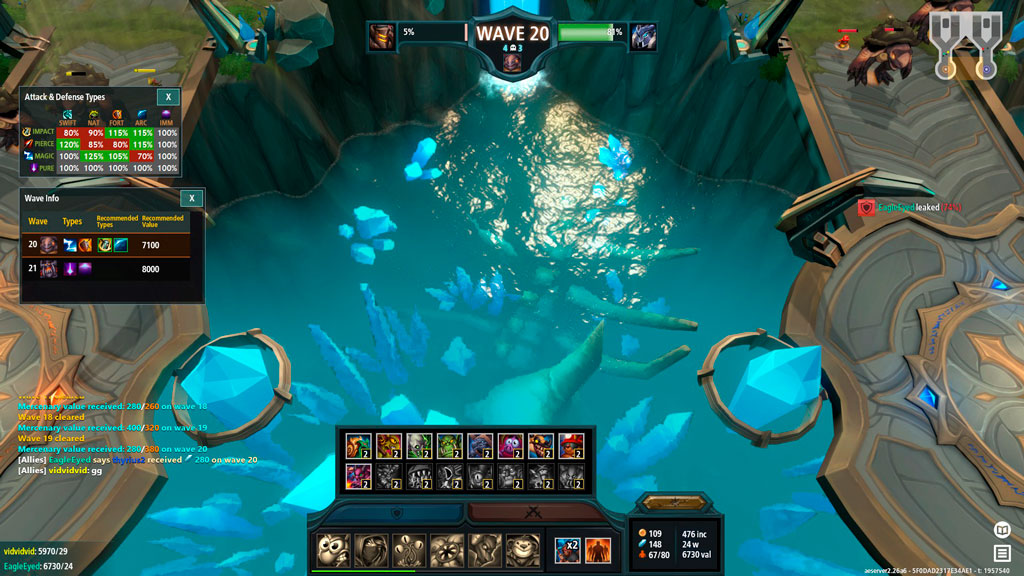Image resolution: width=1024 pixels, height=576 pixels.
Task: Switch to the blue shield fighters tab
Action: click(x=394, y=512)
